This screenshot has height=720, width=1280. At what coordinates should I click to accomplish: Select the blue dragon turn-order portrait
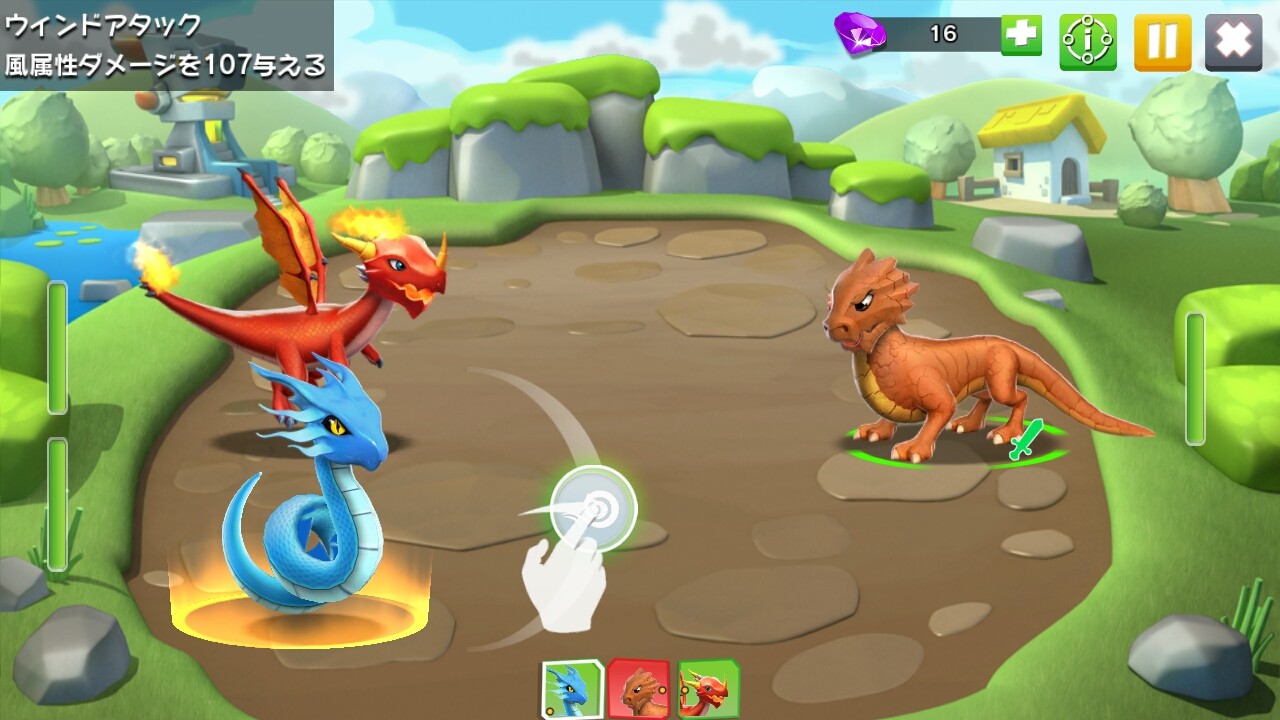coord(571,689)
